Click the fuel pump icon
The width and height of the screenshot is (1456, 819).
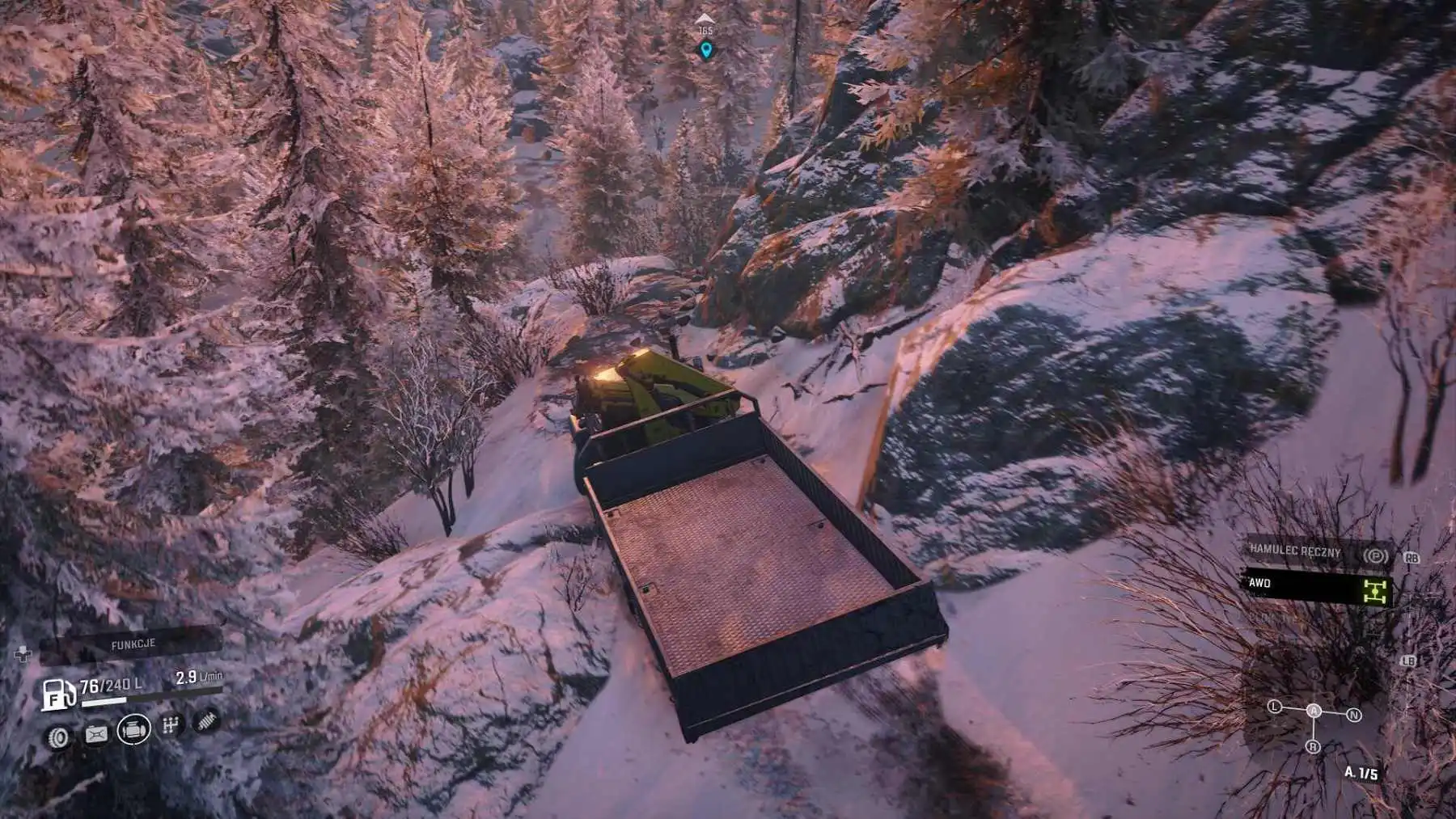point(58,695)
